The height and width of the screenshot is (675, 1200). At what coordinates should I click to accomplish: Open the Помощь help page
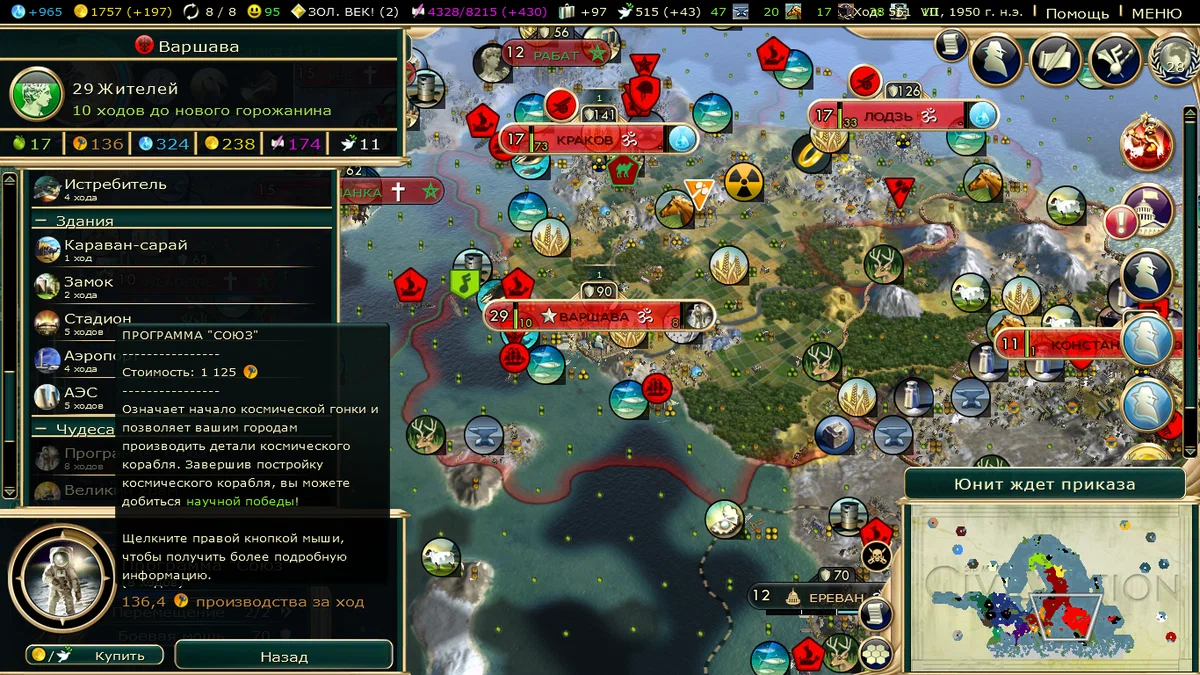tap(1077, 13)
